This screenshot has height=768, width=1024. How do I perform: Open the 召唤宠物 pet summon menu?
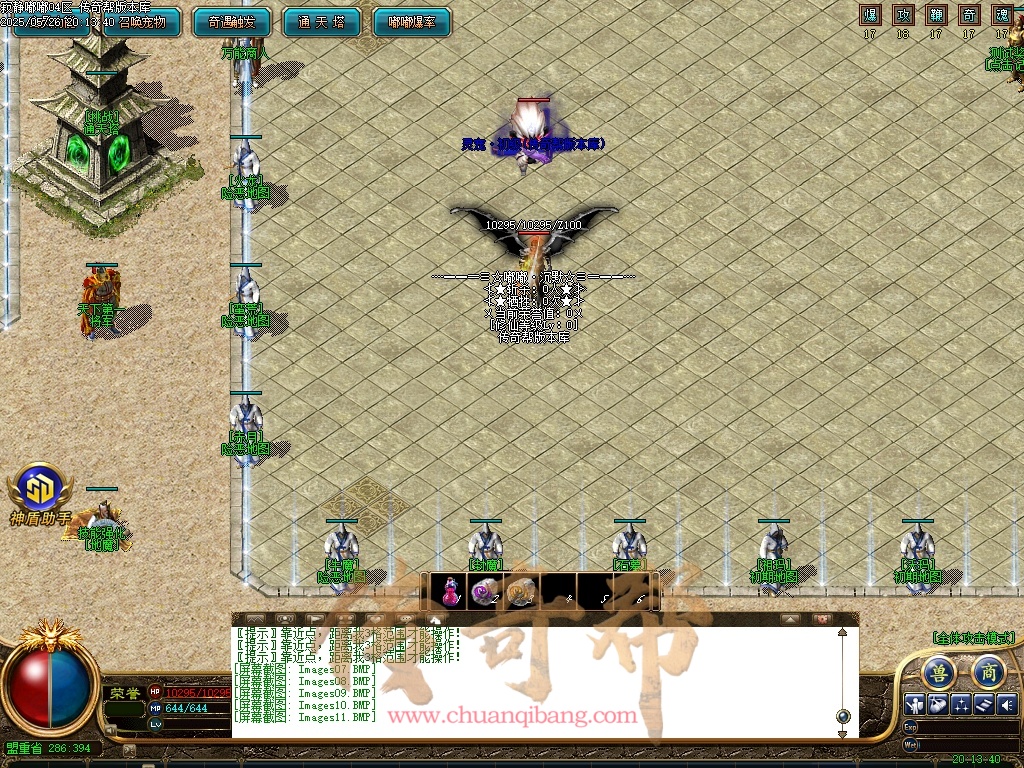(x=140, y=22)
